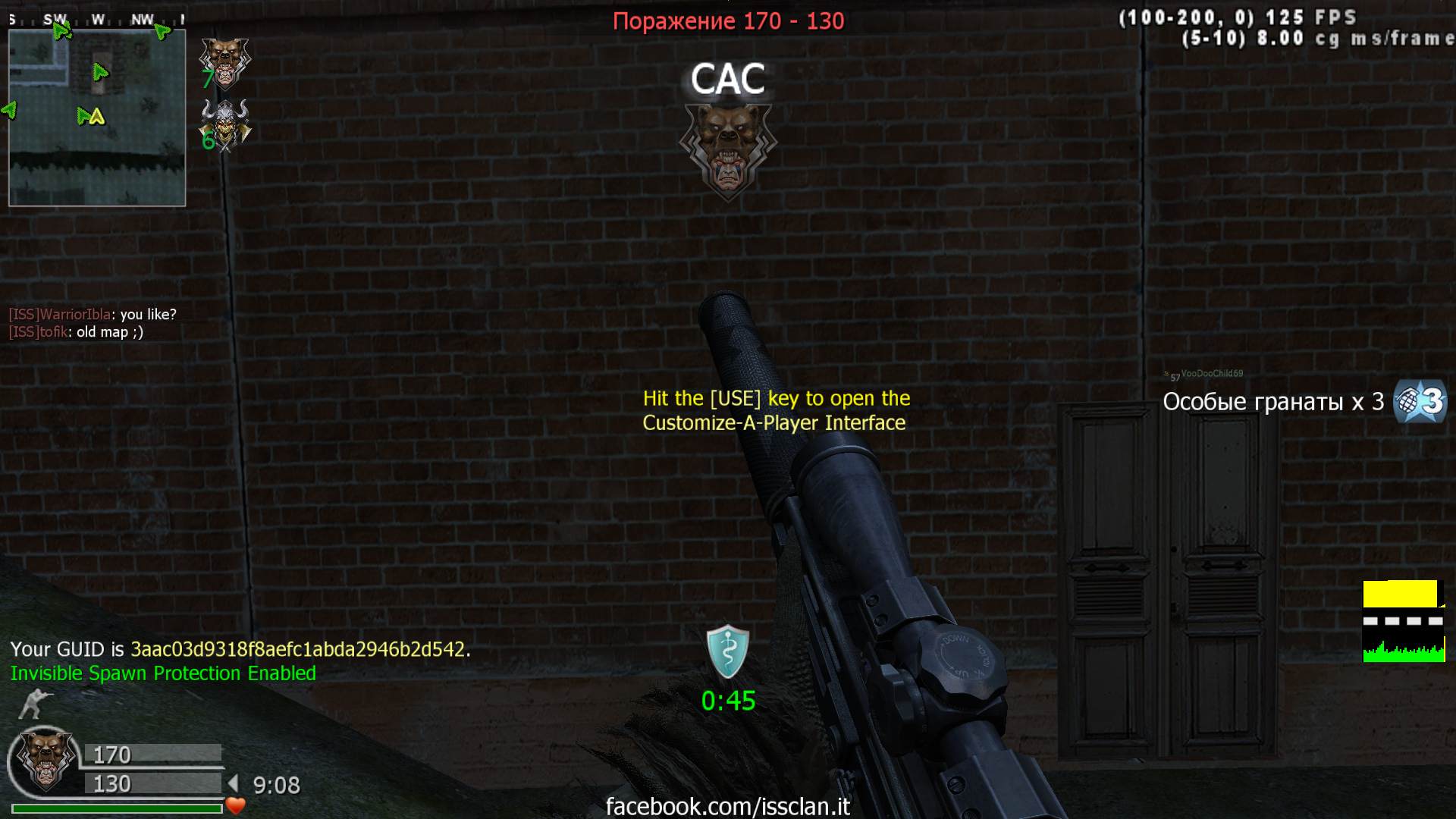
Task: Select the horned skull team icon
Action: click(225, 126)
